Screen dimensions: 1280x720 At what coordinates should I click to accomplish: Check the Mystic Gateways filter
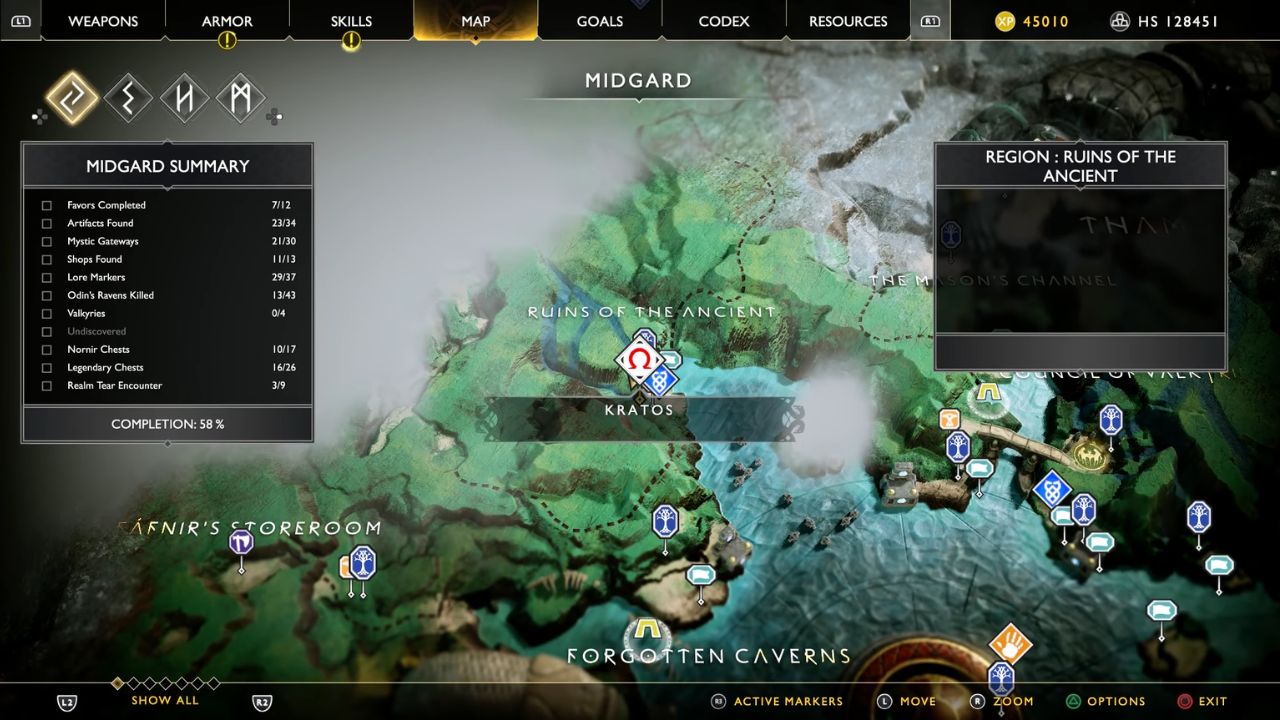click(x=47, y=242)
